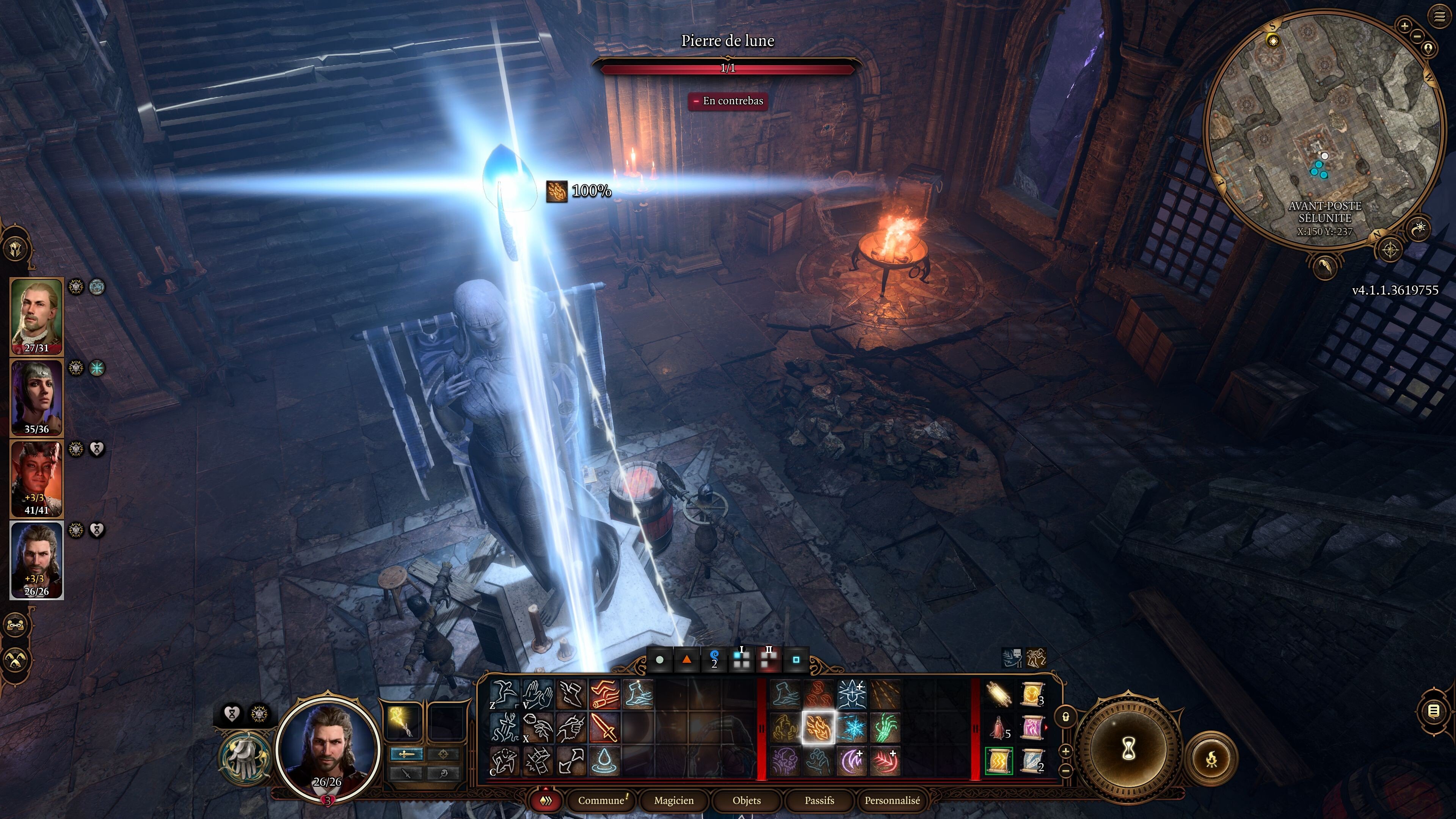This screenshot has width=1456, height=819.
Task: Open the campfire rest button
Action: point(1211,759)
